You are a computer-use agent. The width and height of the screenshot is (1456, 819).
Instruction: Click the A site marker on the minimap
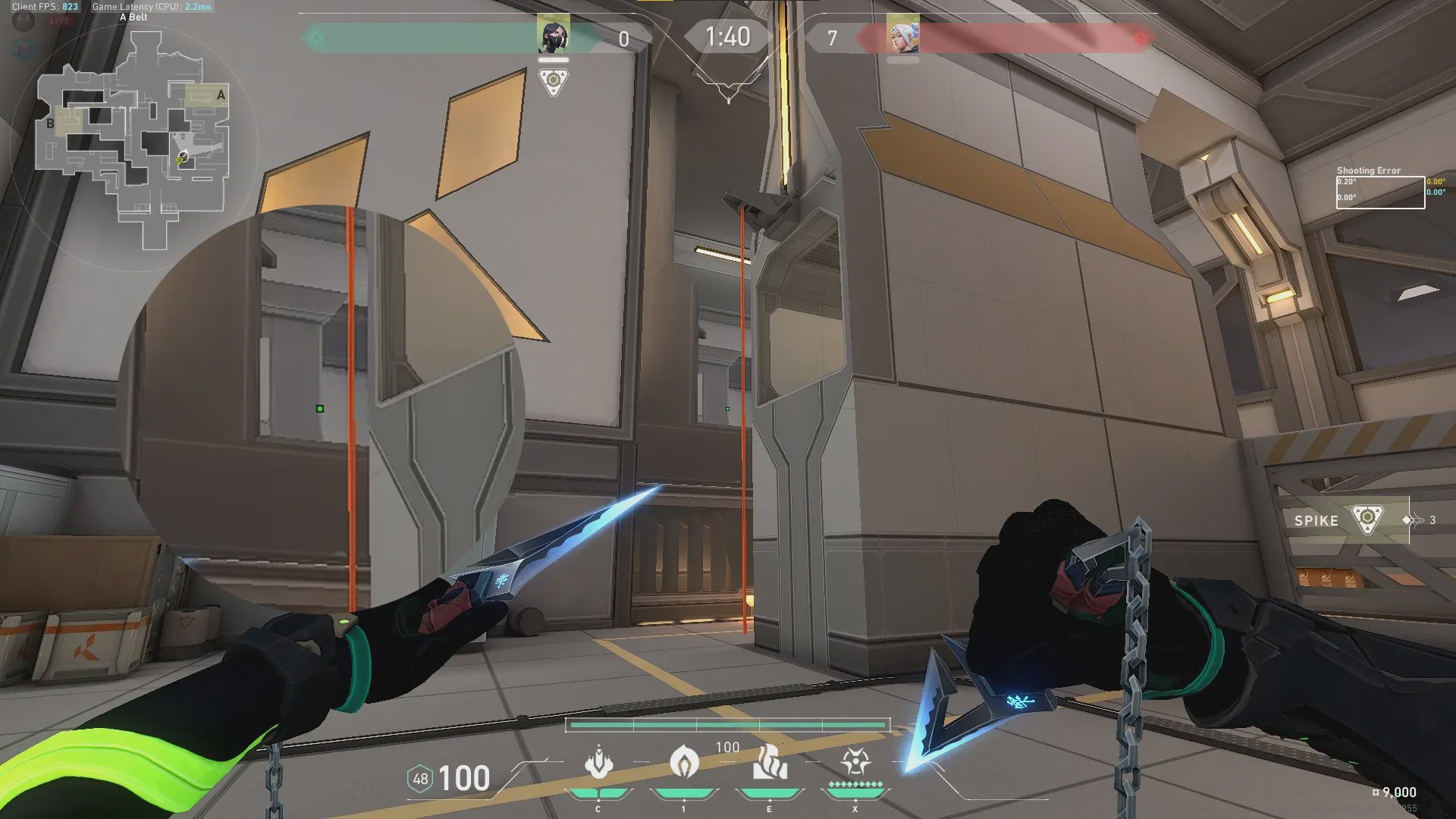pos(221,95)
